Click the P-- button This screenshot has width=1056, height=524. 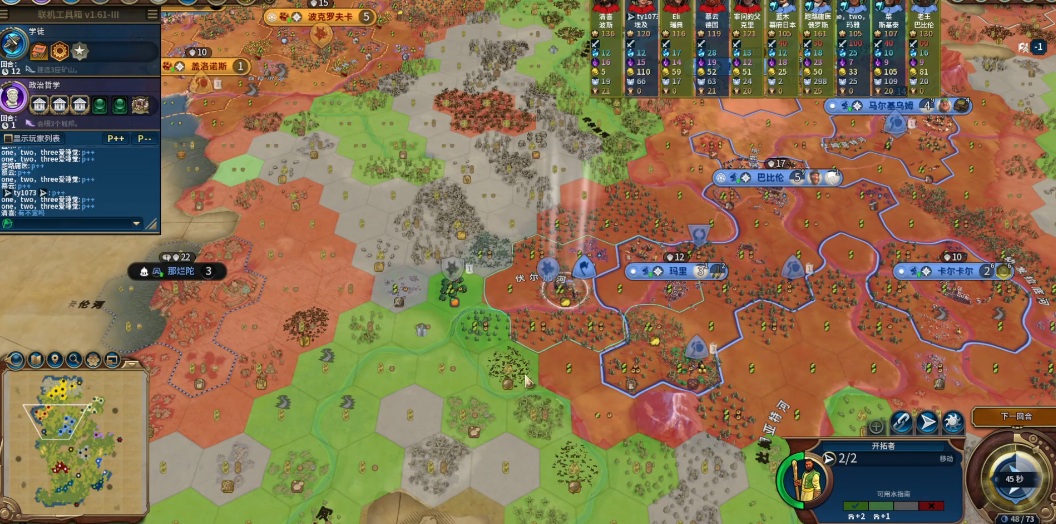[x=145, y=139]
